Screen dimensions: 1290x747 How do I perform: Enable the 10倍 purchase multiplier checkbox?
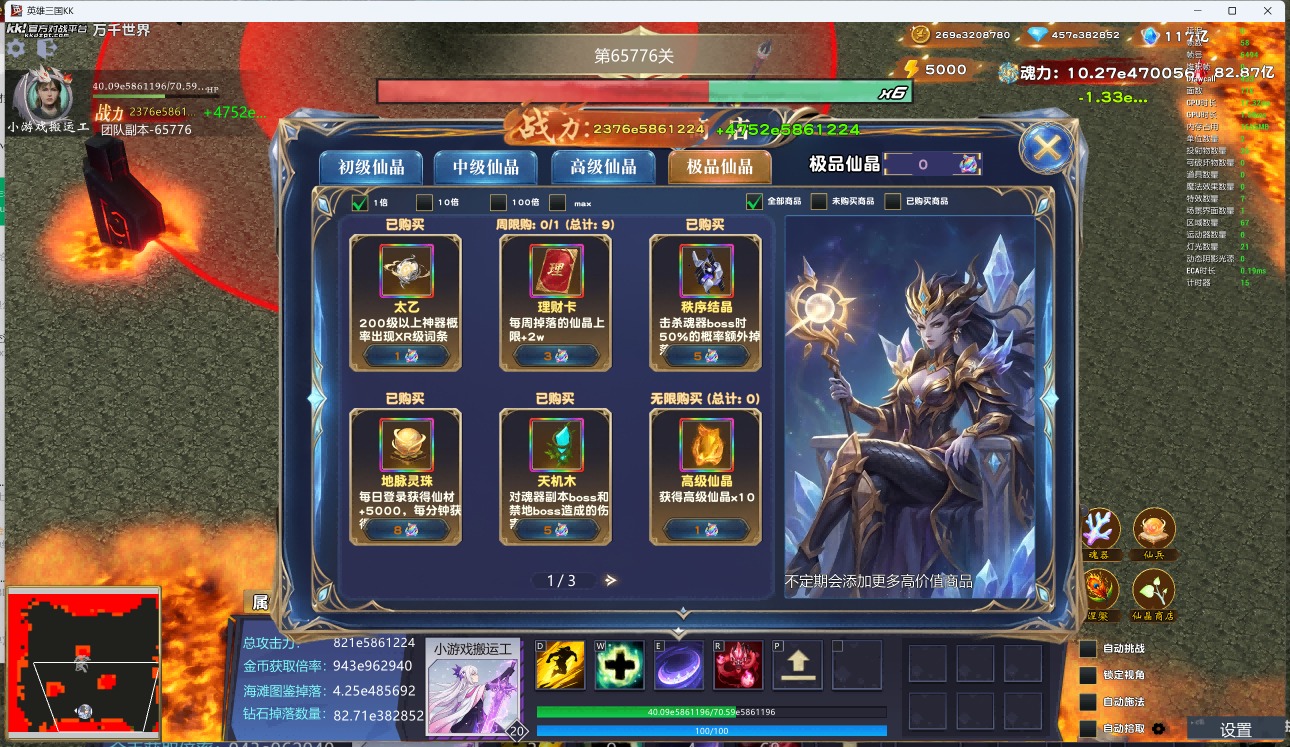[x=423, y=202]
